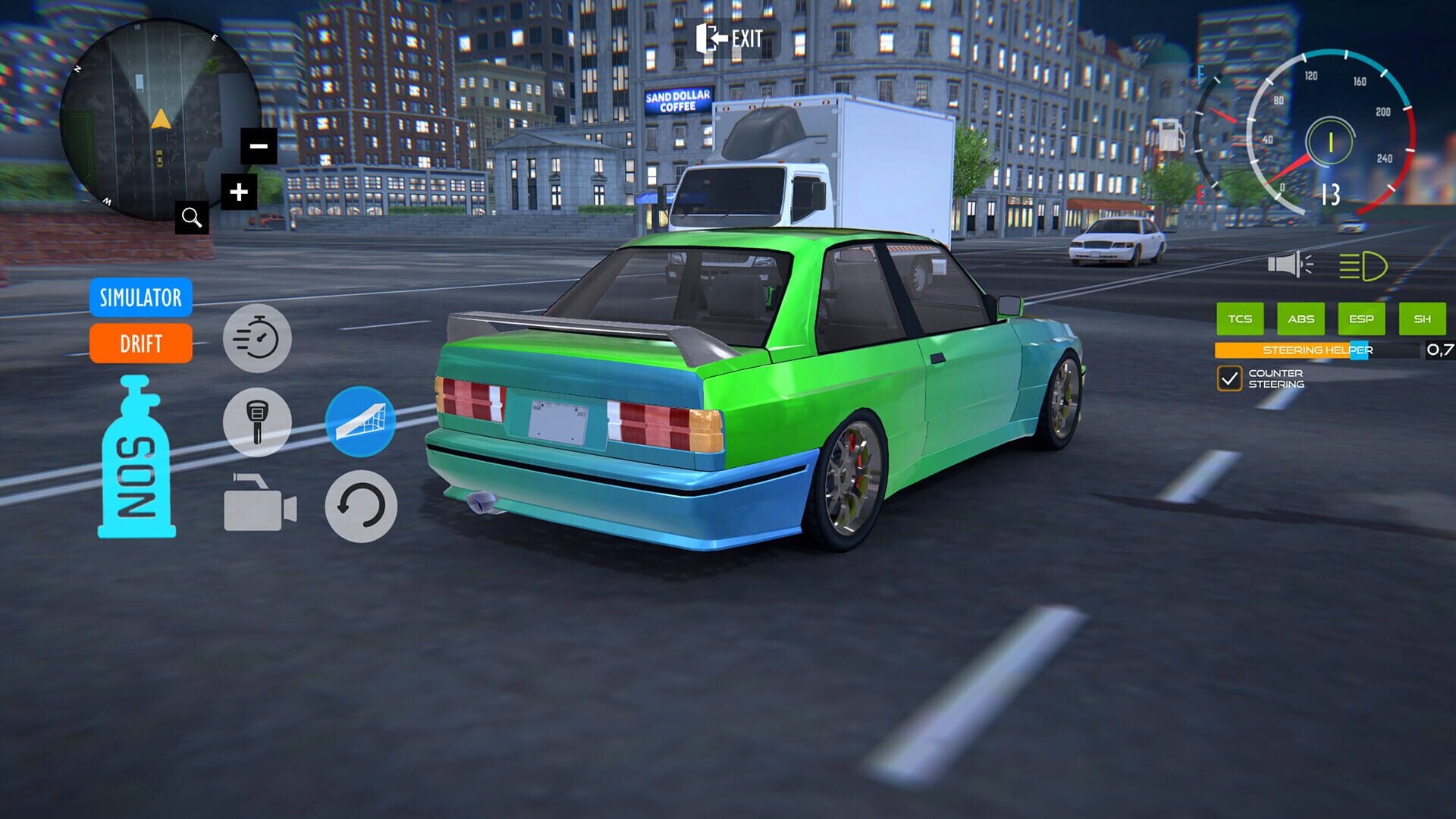Open the minimap magnifier search
Viewport: 1456px width, 819px height.
point(192,218)
